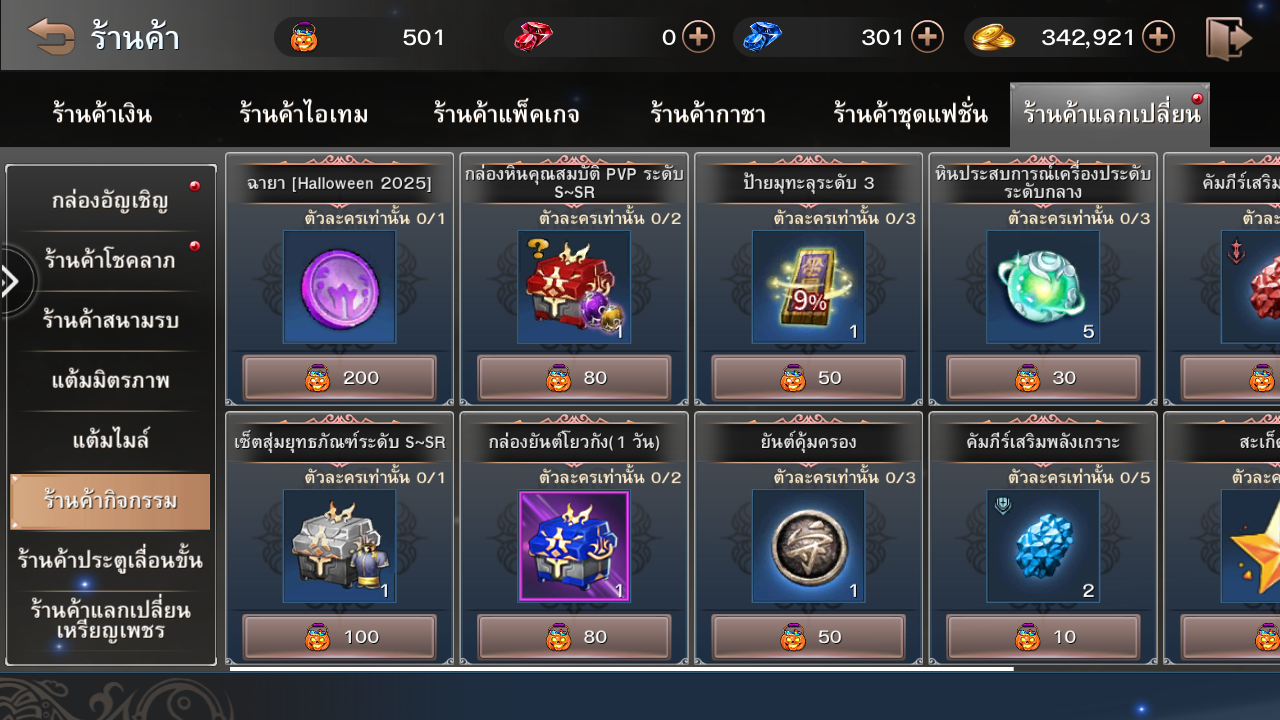The image size is (1280, 720).
Task: Open the ร้านค้าไอเทม tab
Action: pyautogui.click(x=304, y=114)
